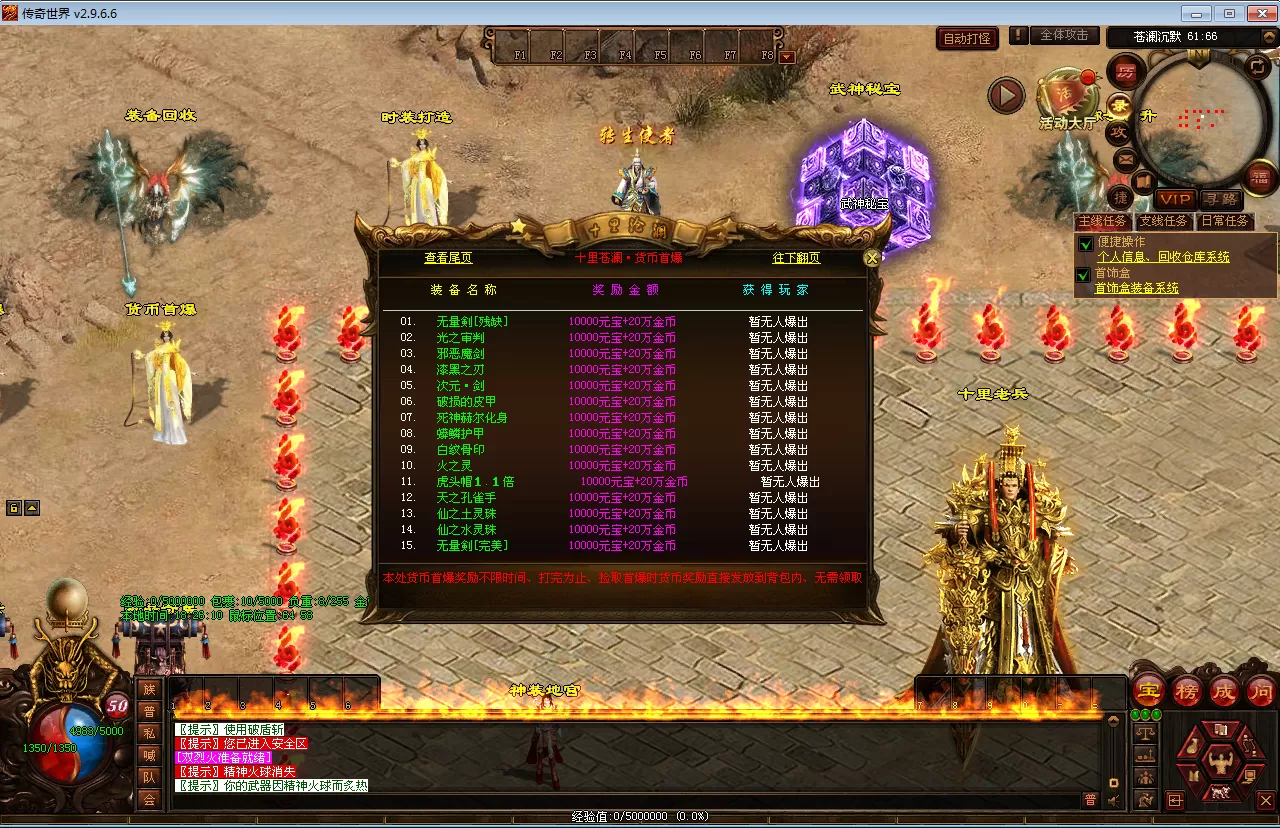Select the 私 private chat channel
The width and height of the screenshot is (1280, 828).
point(149,732)
